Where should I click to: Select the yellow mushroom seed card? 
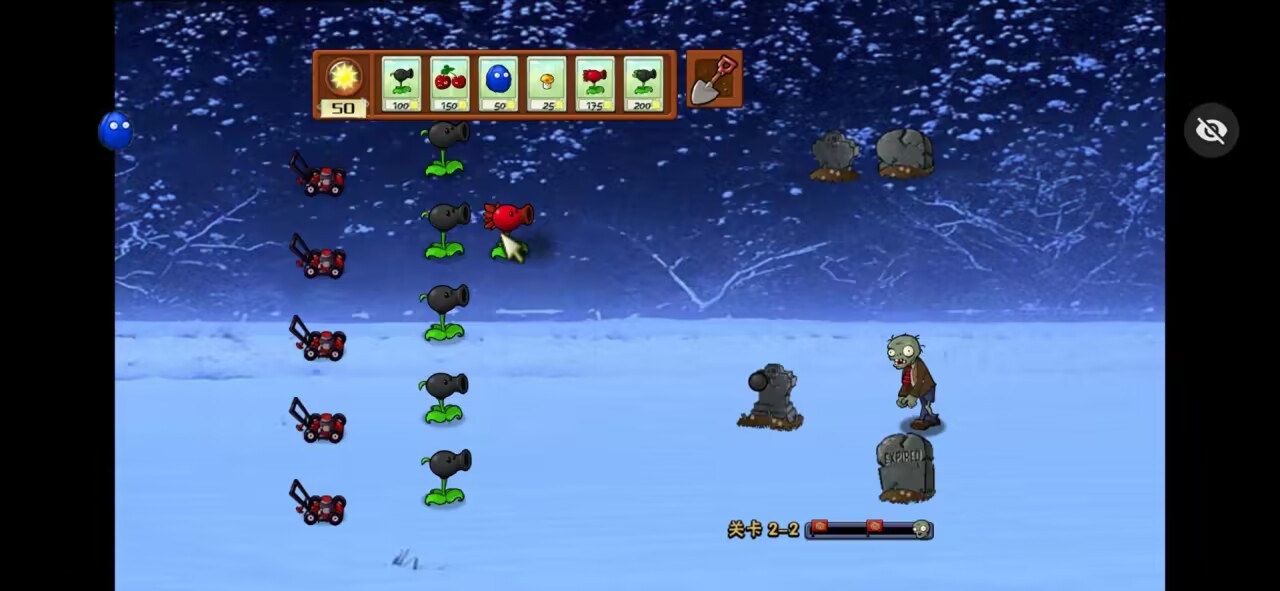click(x=547, y=84)
